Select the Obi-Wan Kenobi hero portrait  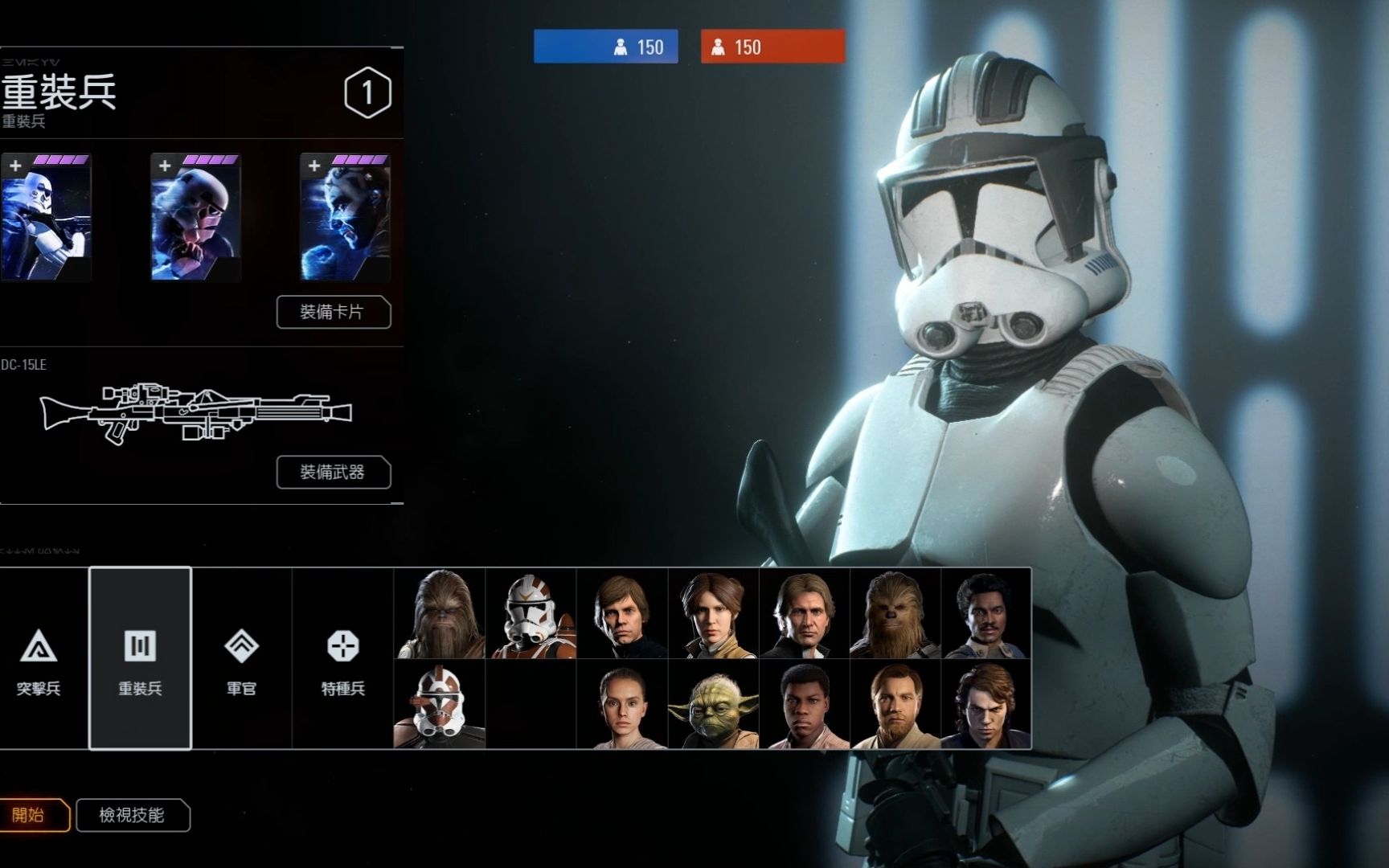point(895,705)
